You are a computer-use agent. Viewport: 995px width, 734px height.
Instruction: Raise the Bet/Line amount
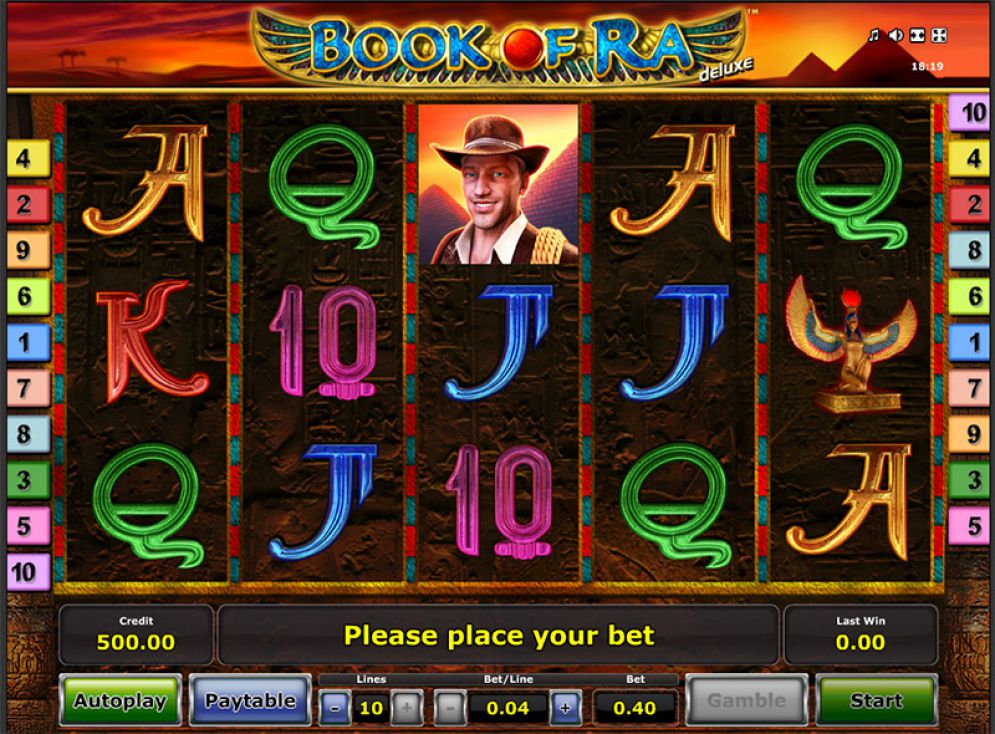click(565, 709)
